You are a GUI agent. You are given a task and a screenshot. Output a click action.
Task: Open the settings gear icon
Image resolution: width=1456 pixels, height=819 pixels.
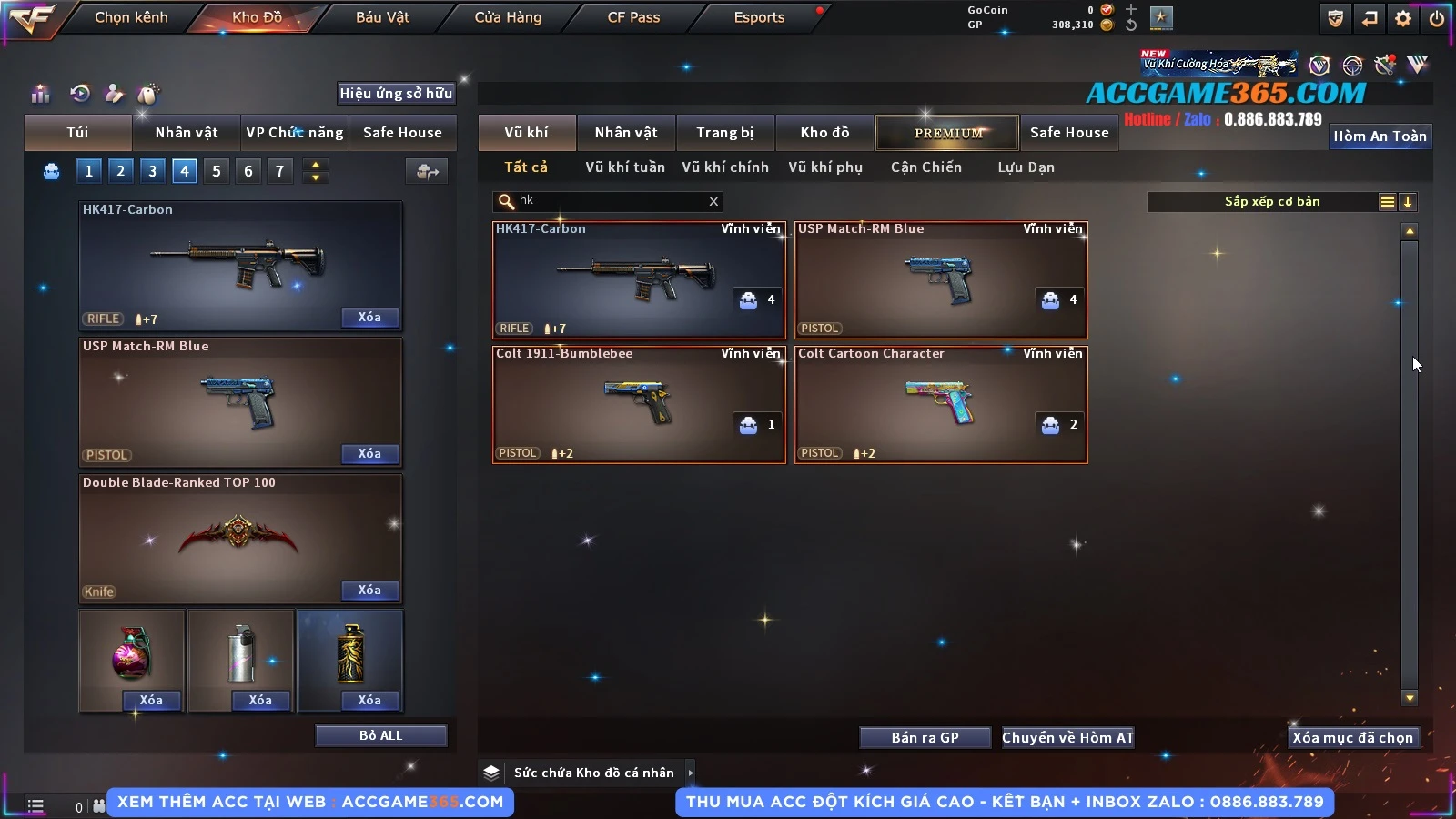1403,18
